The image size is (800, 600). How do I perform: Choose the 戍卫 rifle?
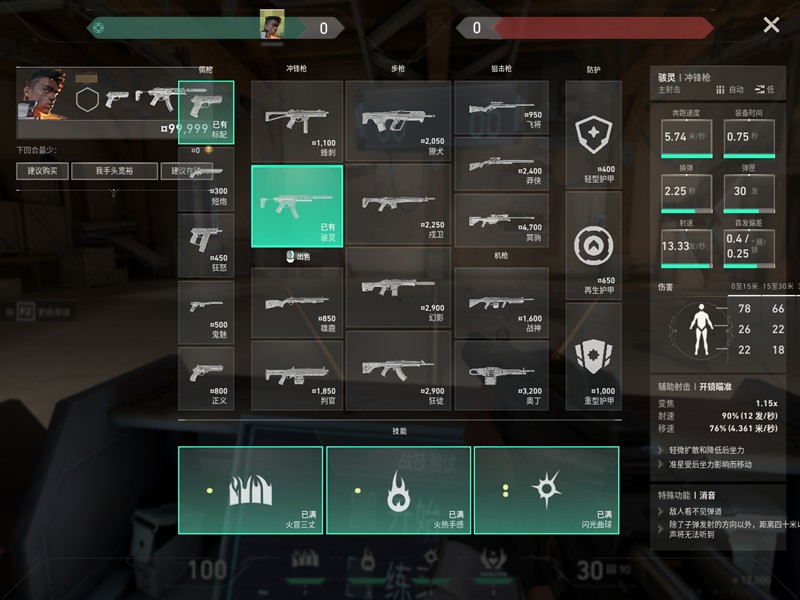pos(398,205)
